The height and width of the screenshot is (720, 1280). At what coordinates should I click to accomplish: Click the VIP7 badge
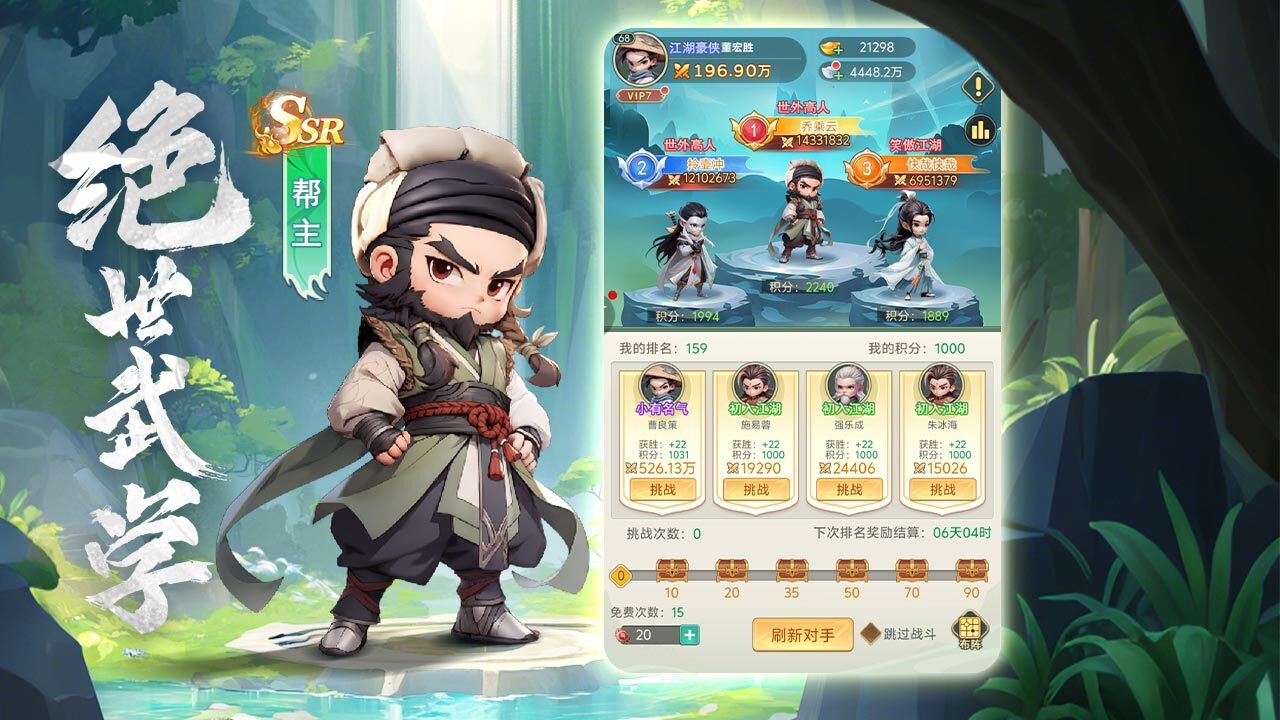coord(638,94)
